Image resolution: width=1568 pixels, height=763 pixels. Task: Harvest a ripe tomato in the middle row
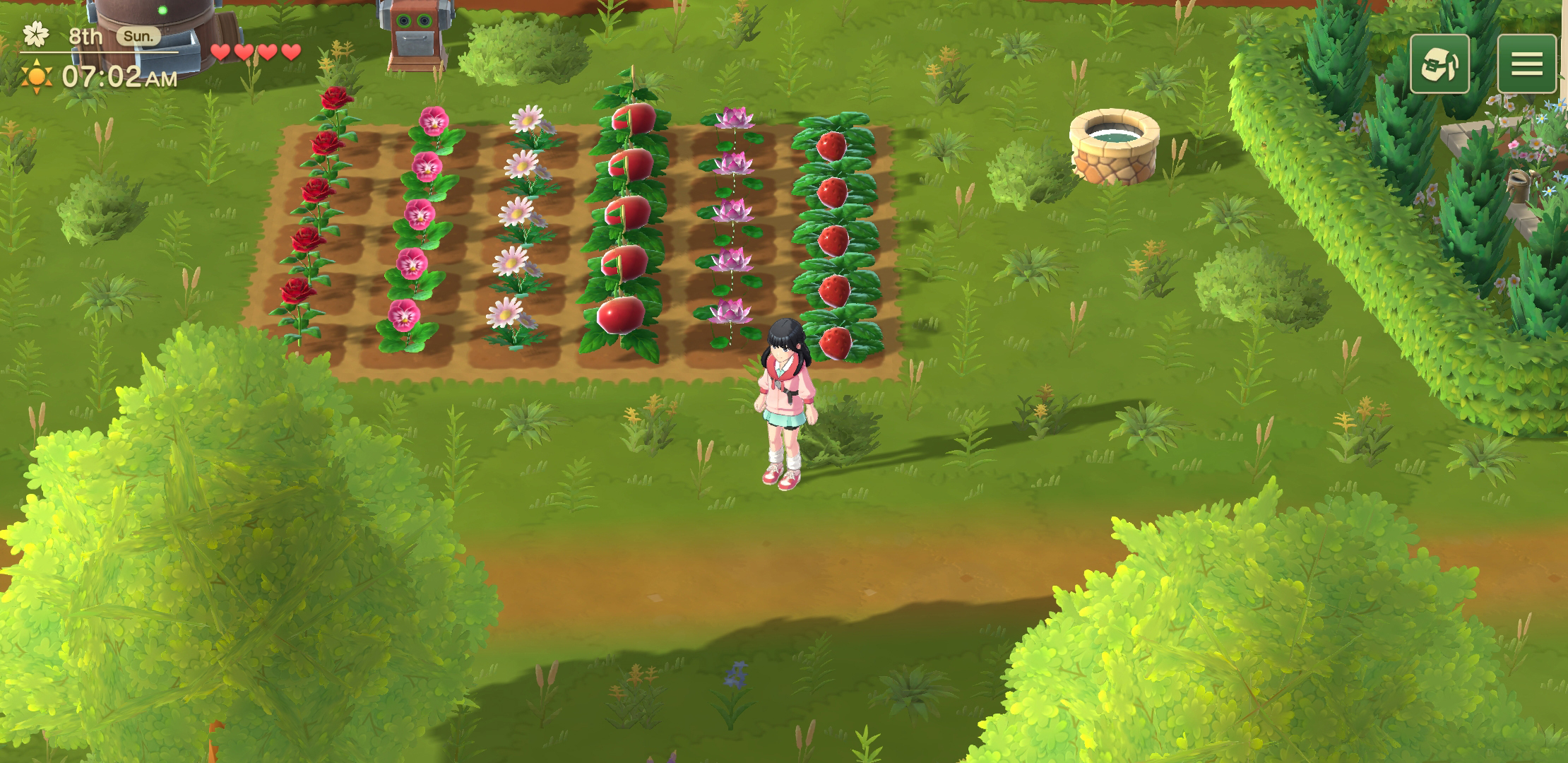629,219
